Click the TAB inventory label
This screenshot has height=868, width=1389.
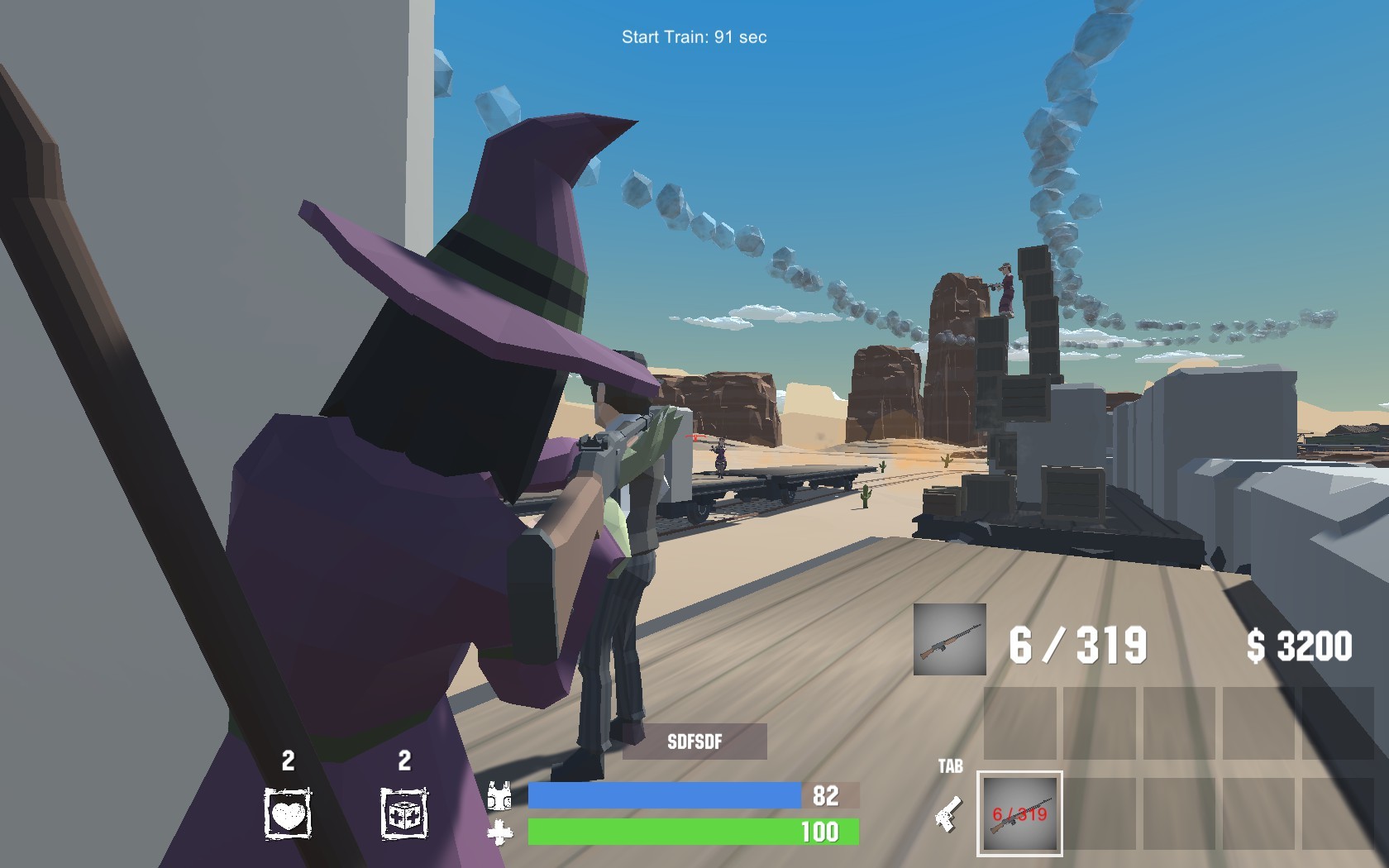[x=952, y=766]
